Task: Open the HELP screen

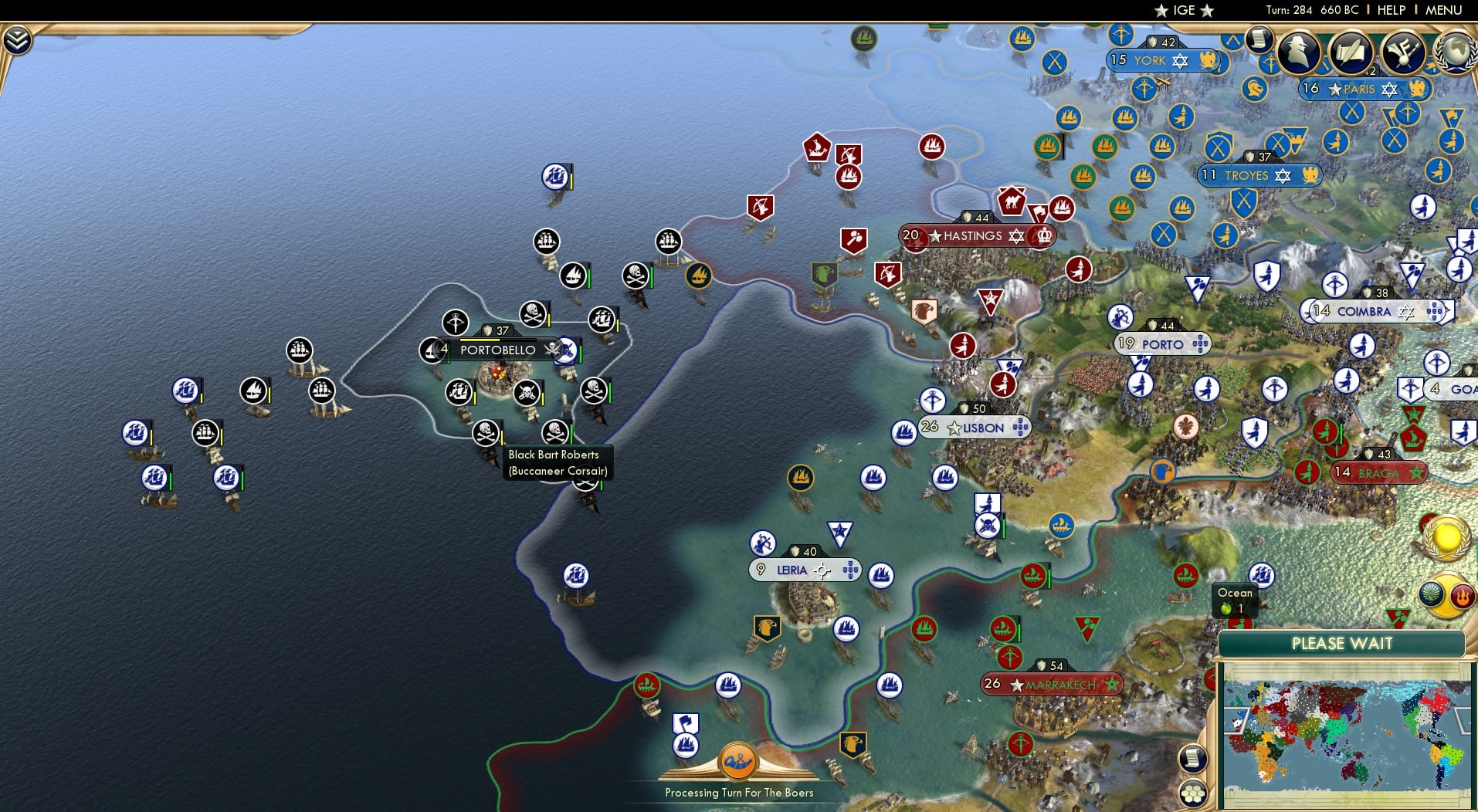Action: tap(1392, 10)
